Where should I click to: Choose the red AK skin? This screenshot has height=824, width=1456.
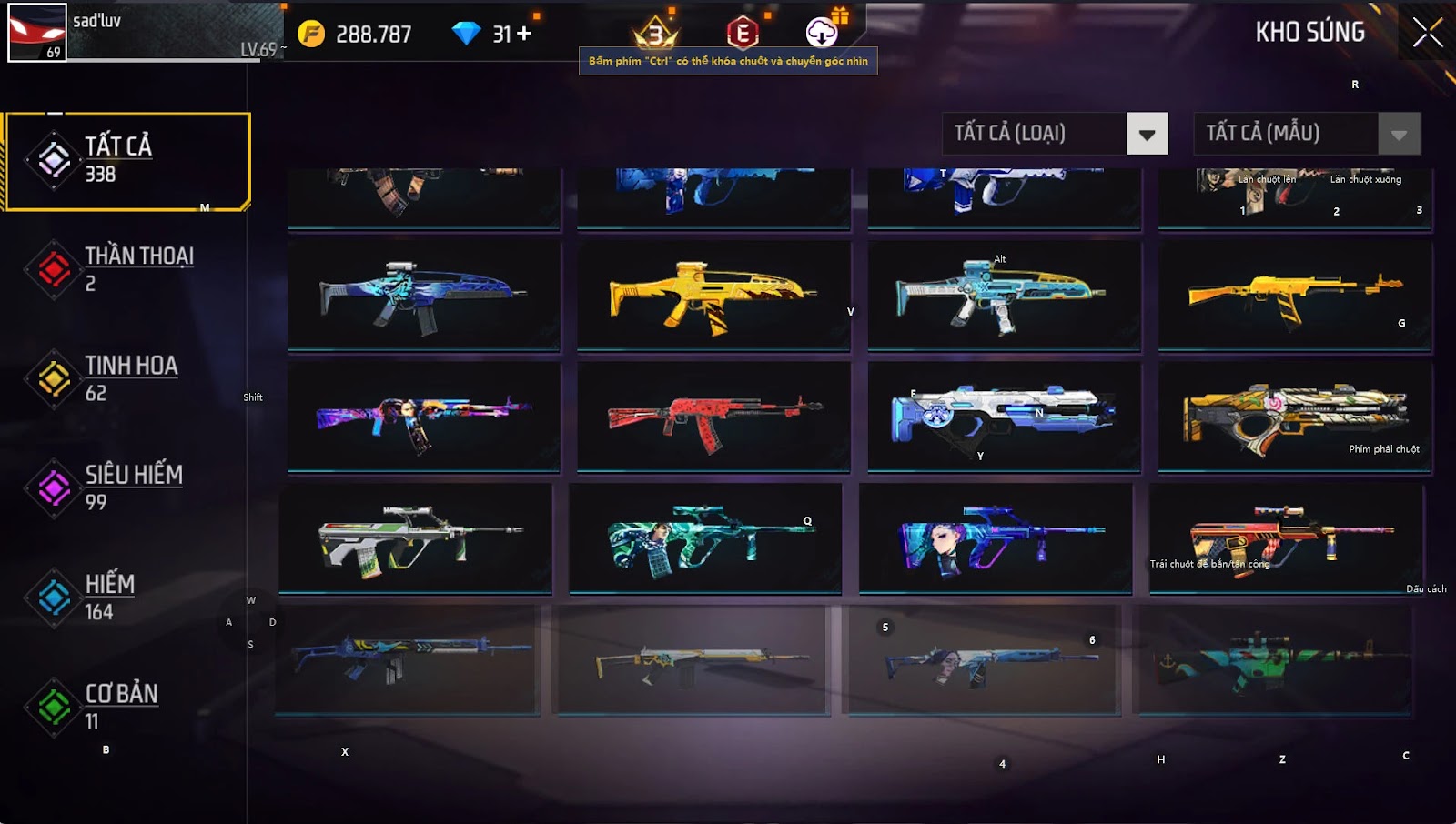pyautogui.click(x=713, y=417)
